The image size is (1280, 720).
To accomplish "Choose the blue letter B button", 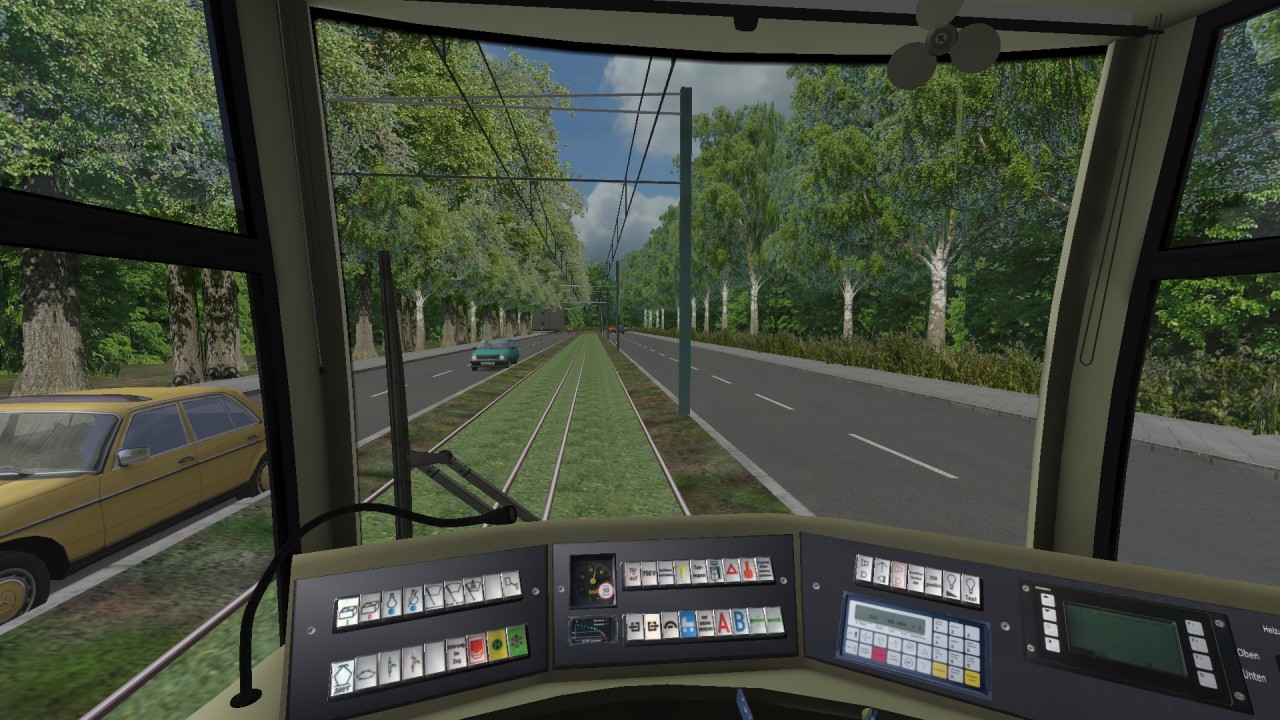I will coord(739,622).
